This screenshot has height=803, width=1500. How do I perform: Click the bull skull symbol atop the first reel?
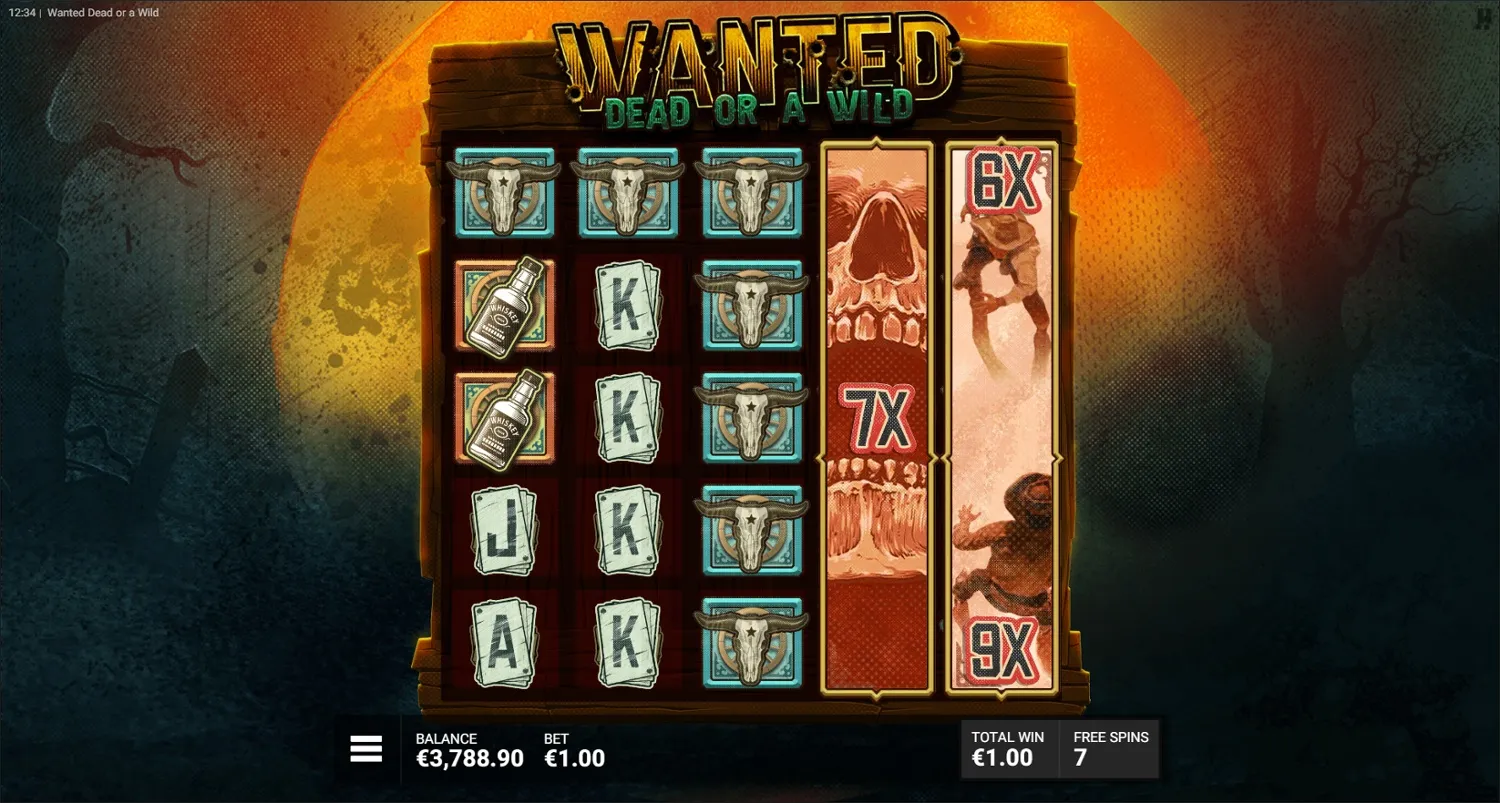(504, 193)
